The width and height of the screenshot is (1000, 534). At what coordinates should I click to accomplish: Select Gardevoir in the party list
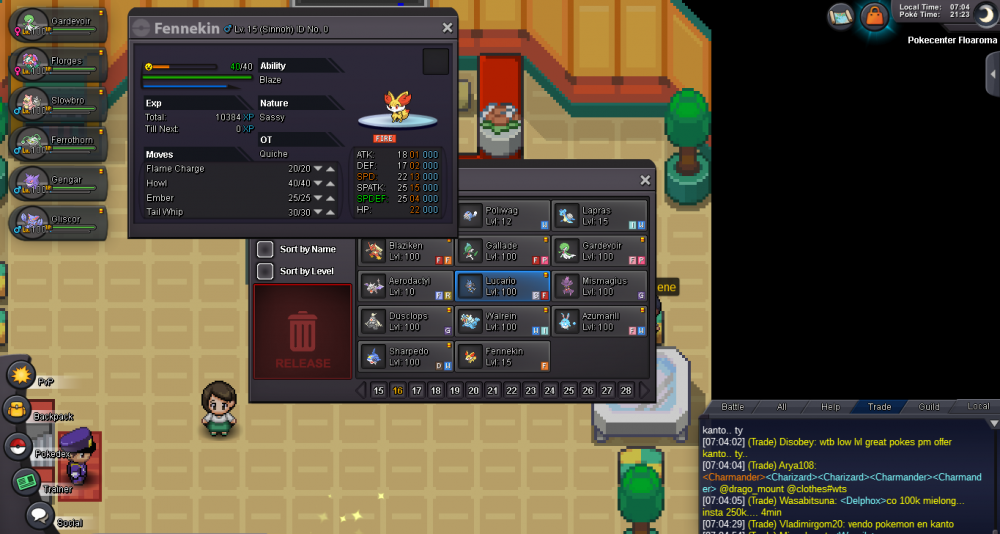55,24
